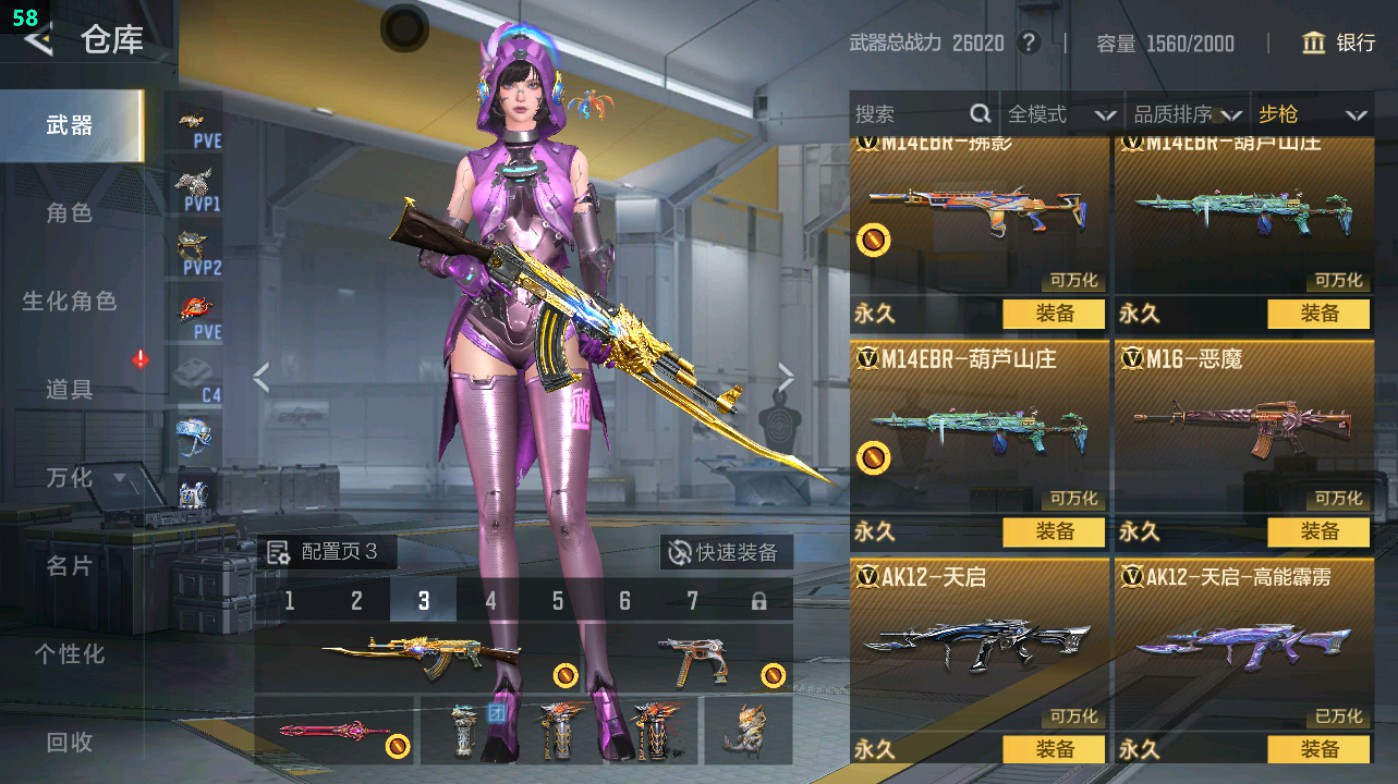The height and width of the screenshot is (784, 1398).
Task: Open the 步枪 weapon type dropdown
Action: tap(1311, 115)
